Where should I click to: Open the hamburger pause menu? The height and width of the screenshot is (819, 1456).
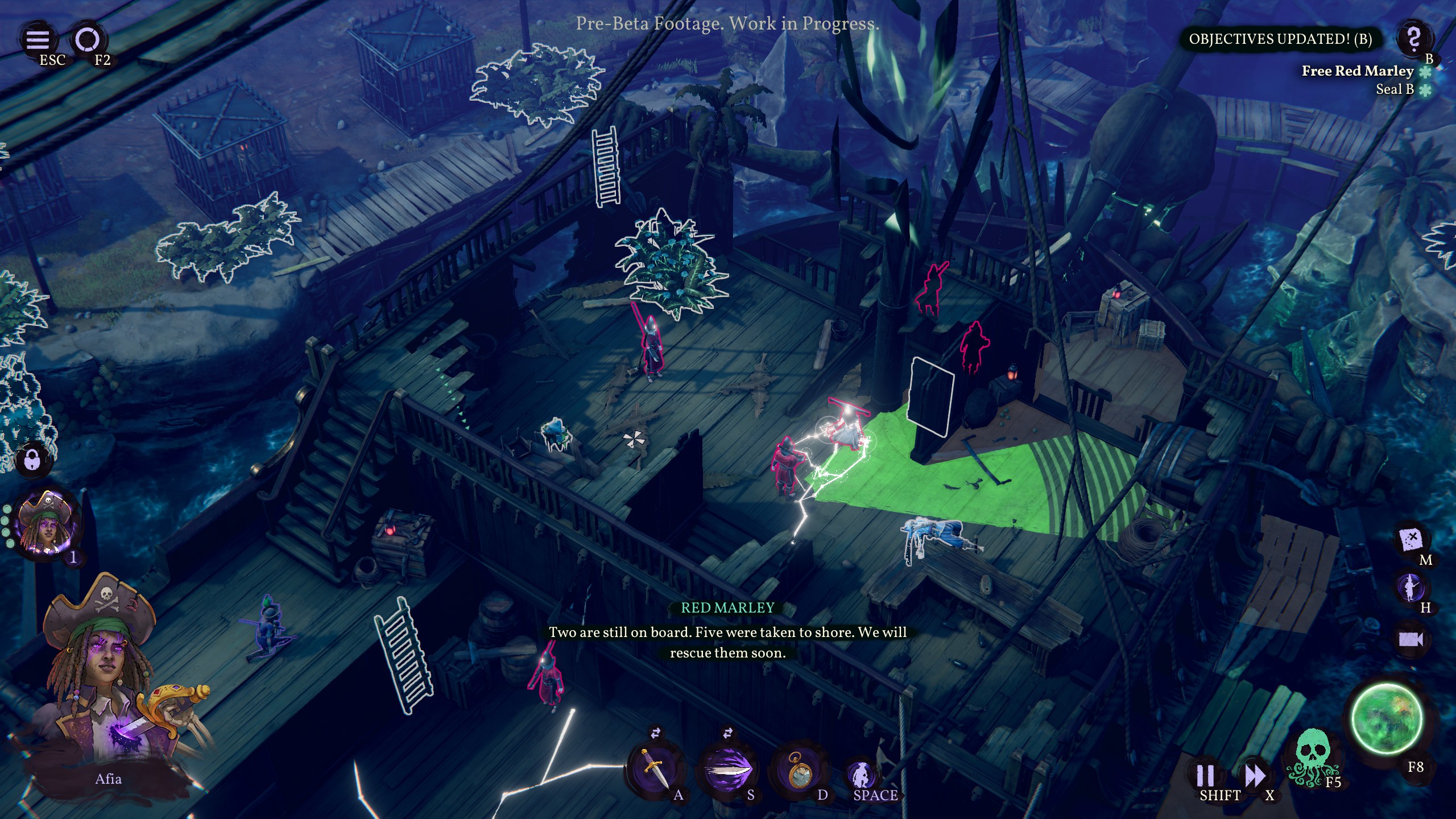(38, 40)
